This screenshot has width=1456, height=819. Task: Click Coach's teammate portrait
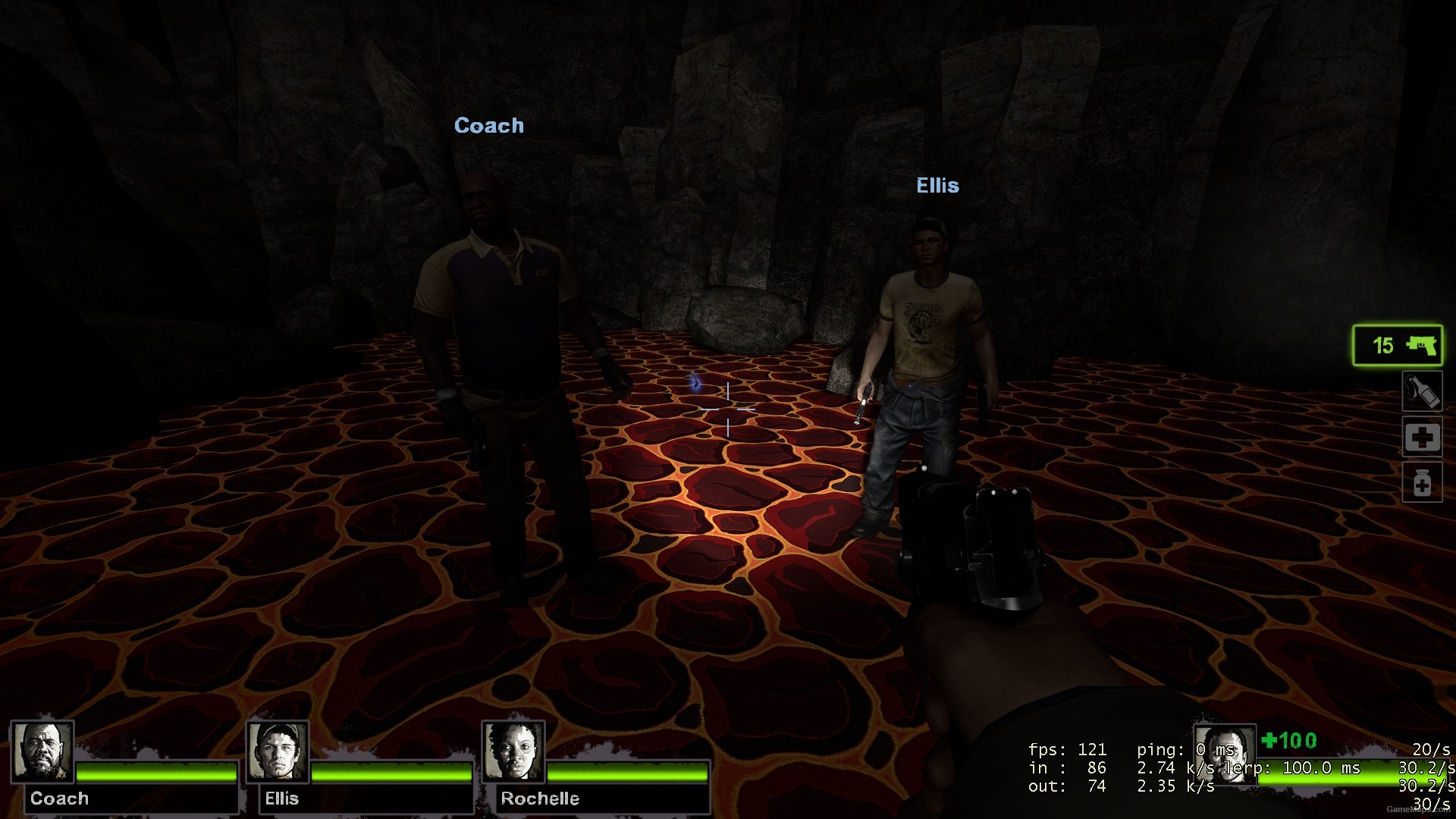42,752
